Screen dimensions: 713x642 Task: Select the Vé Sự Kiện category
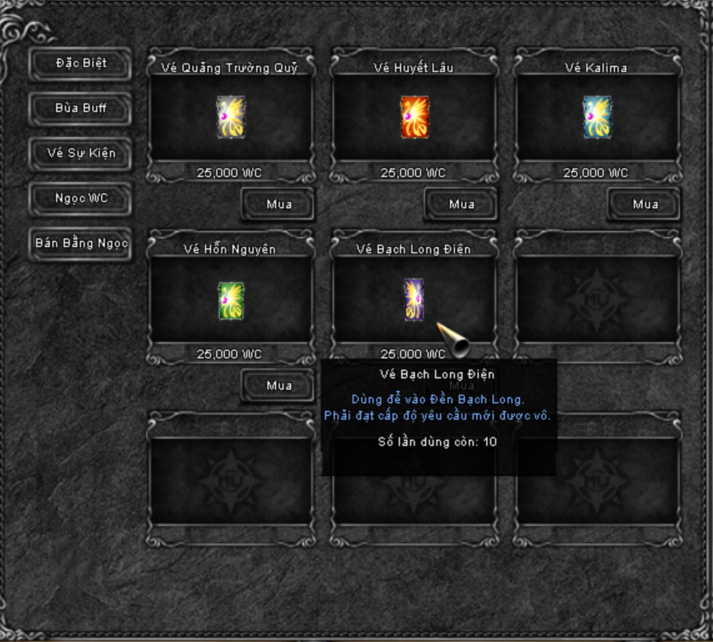click(x=81, y=153)
